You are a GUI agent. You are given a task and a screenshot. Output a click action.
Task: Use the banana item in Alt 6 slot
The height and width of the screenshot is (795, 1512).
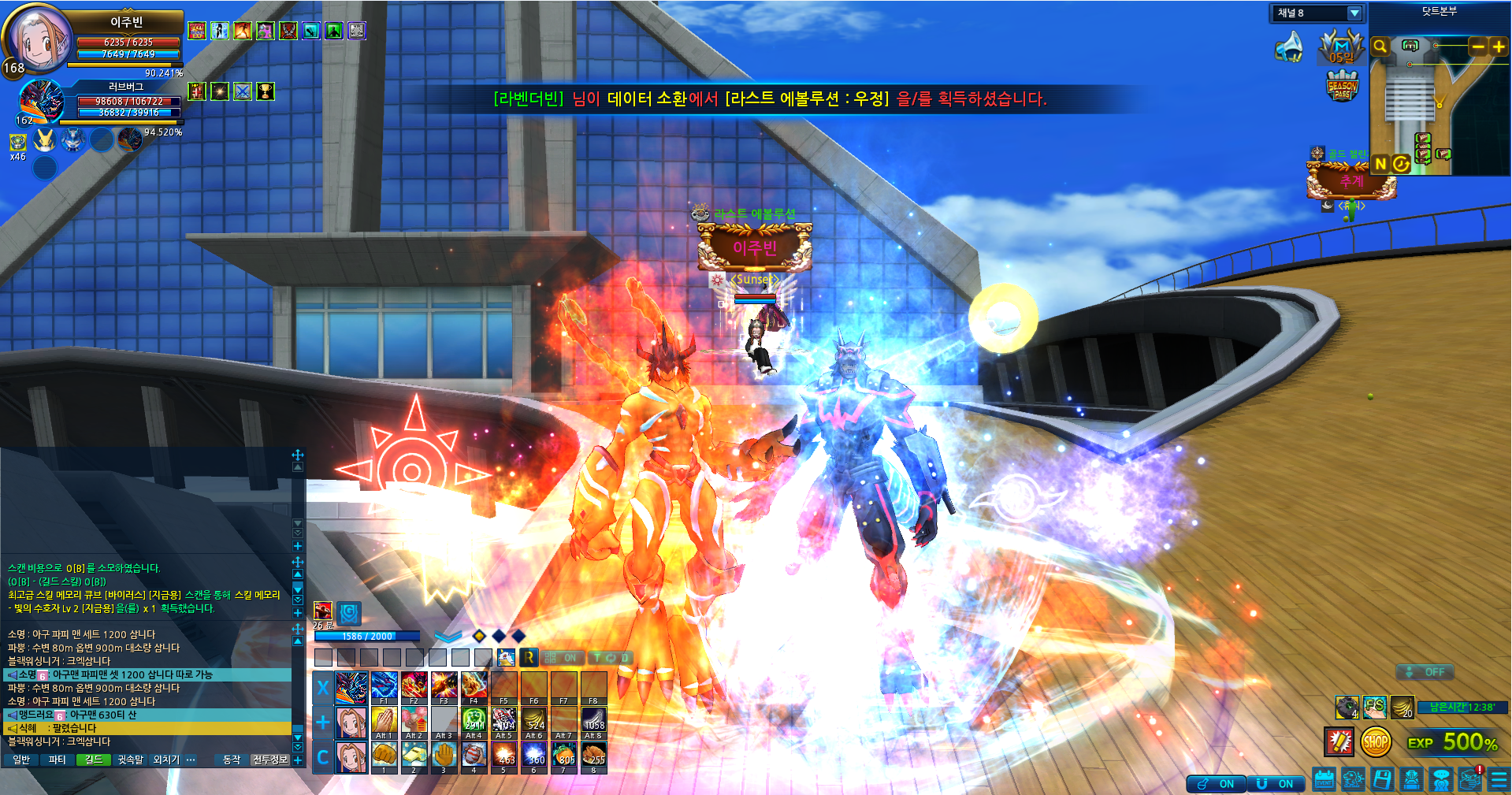[534, 720]
